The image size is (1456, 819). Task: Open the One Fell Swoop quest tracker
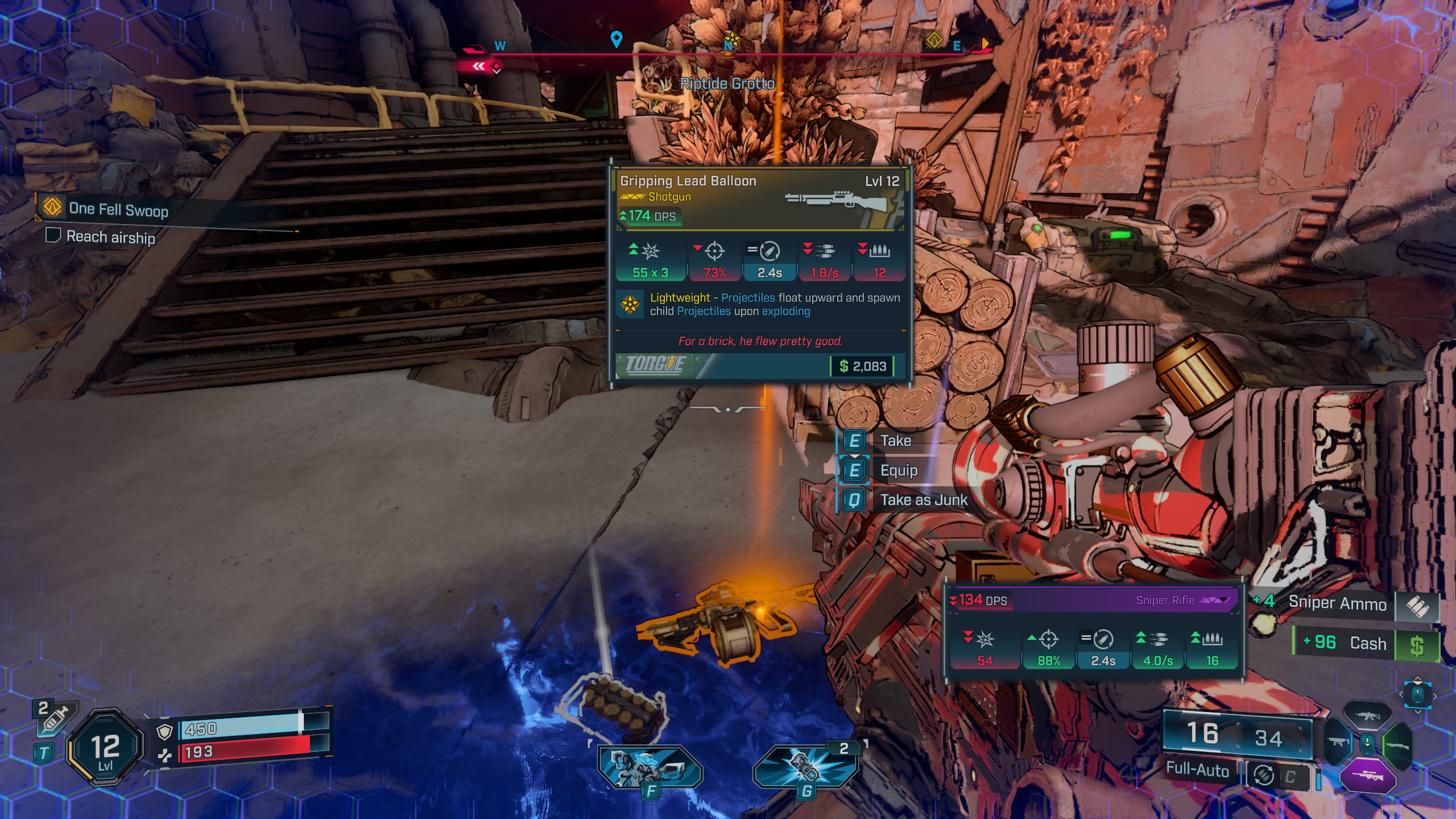pyautogui.click(x=118, y=209)
